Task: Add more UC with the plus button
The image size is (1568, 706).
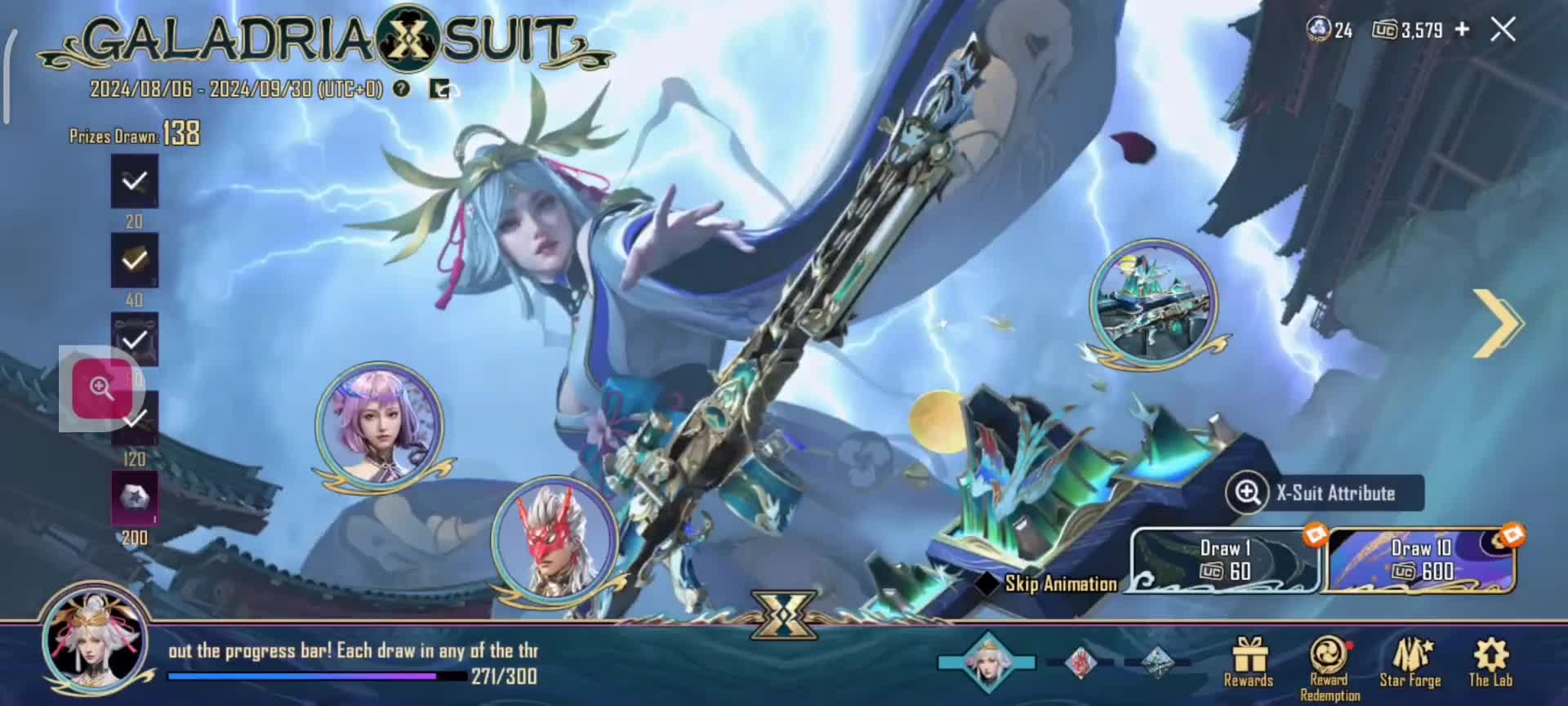Action: coord(1462,29)
